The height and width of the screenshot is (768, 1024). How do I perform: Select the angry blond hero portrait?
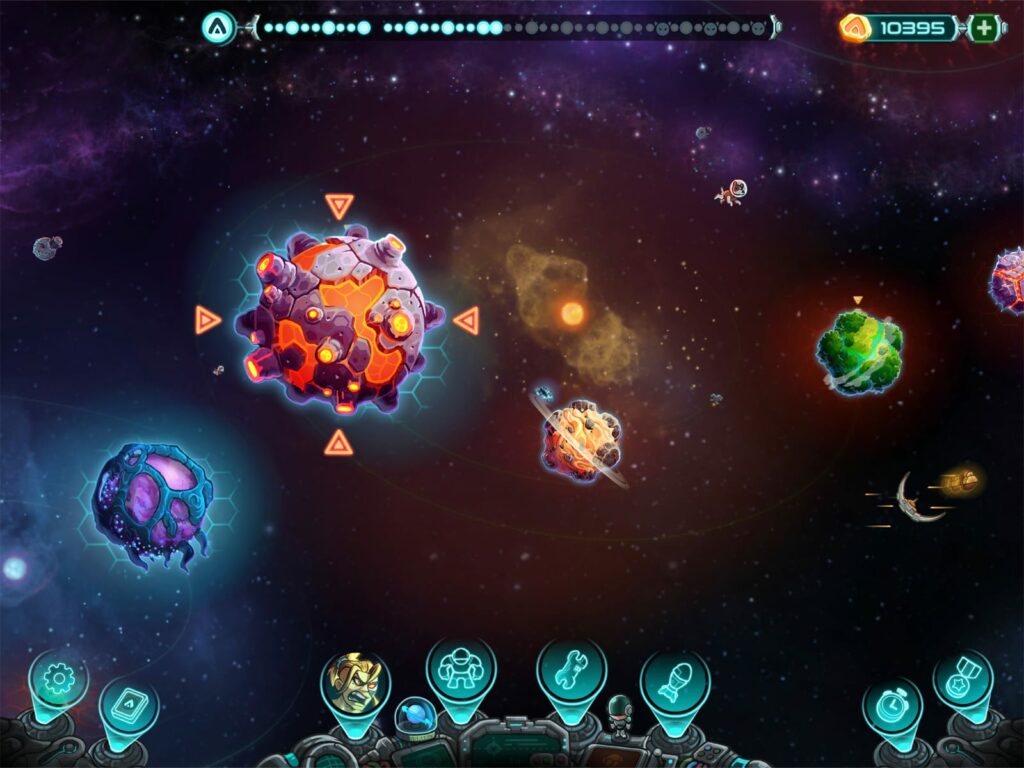point(355,684)
